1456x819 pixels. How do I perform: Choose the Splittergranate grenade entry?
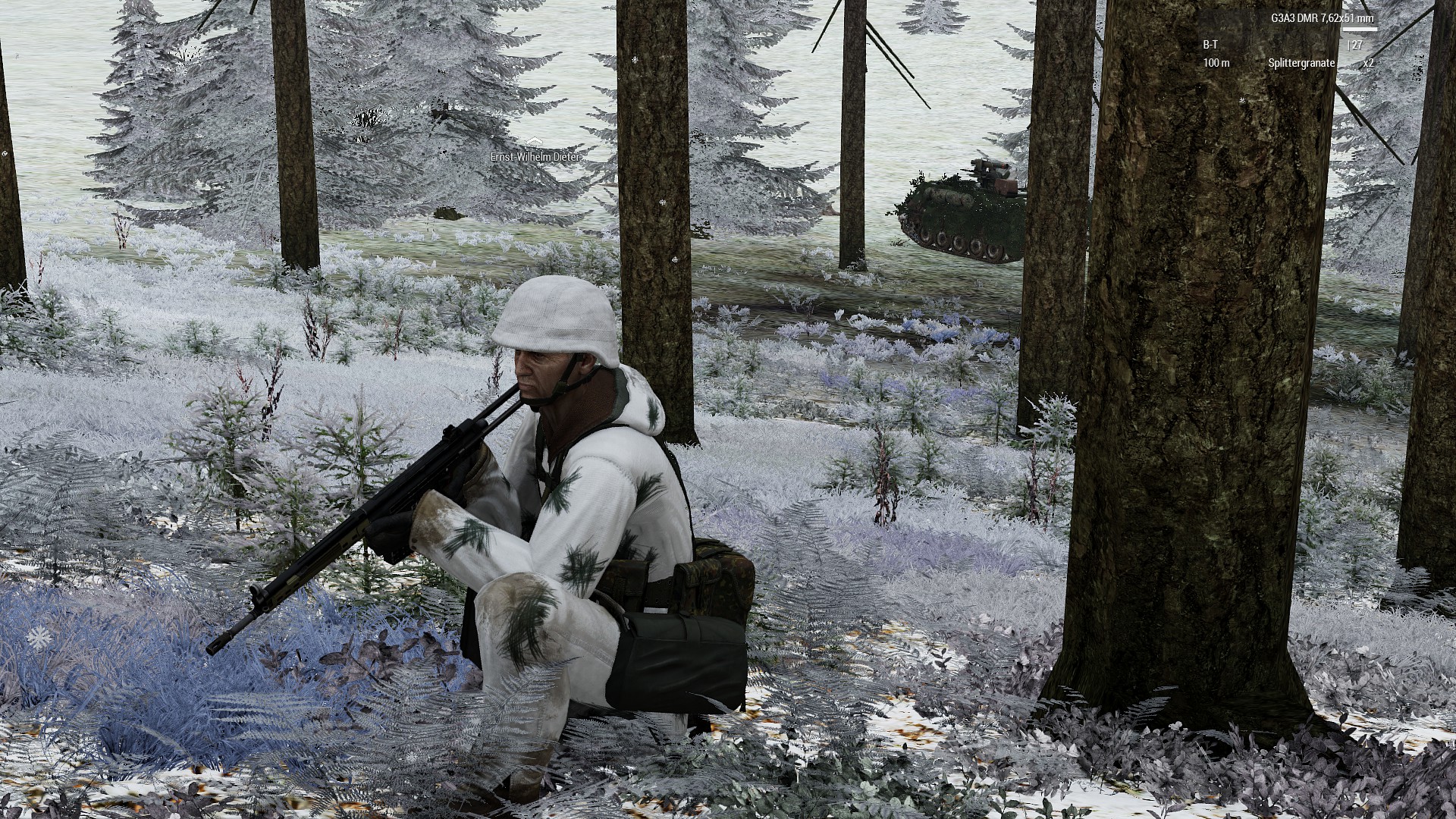(1301, 63)
